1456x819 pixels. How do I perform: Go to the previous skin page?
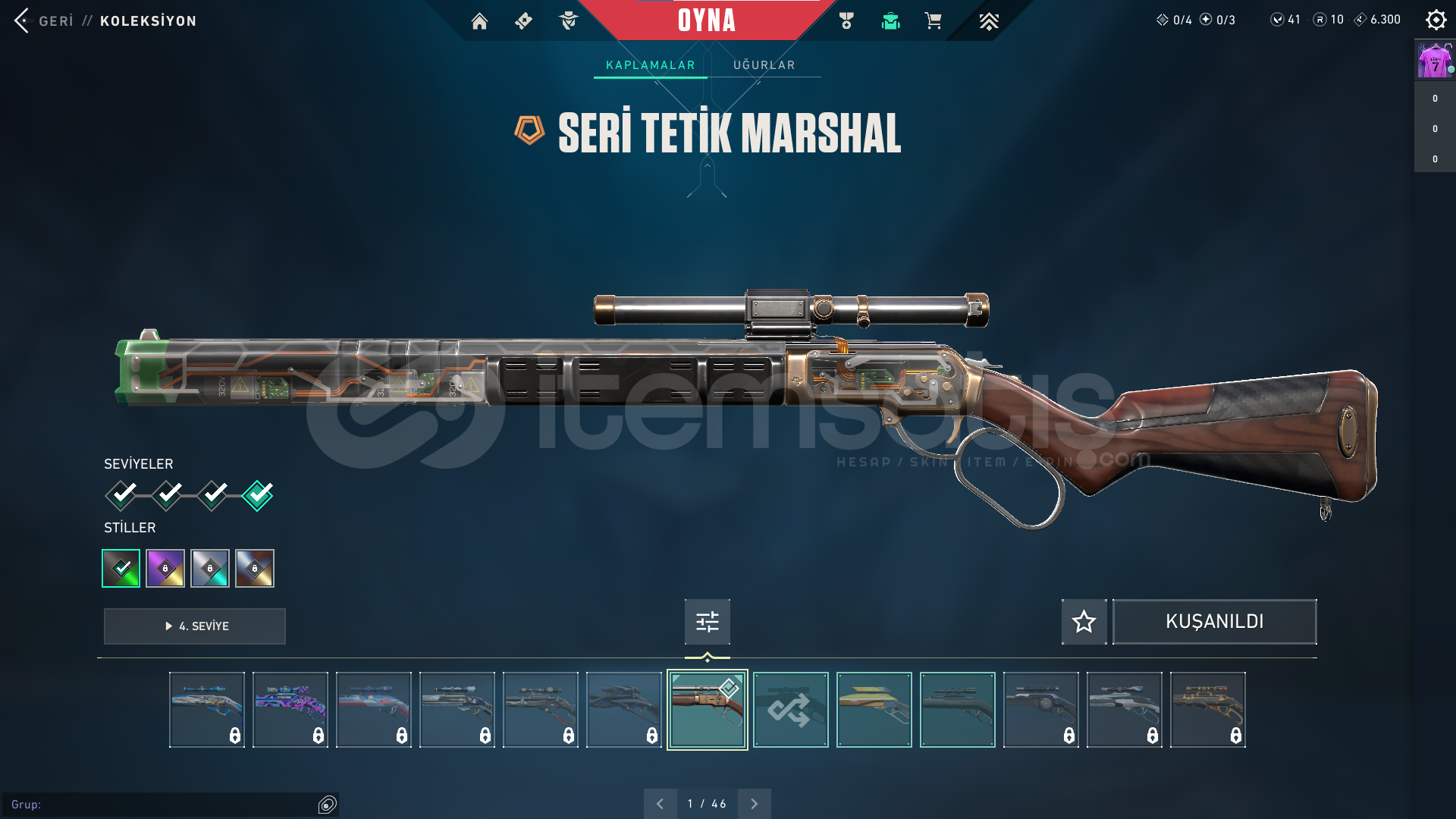point(660,804)
